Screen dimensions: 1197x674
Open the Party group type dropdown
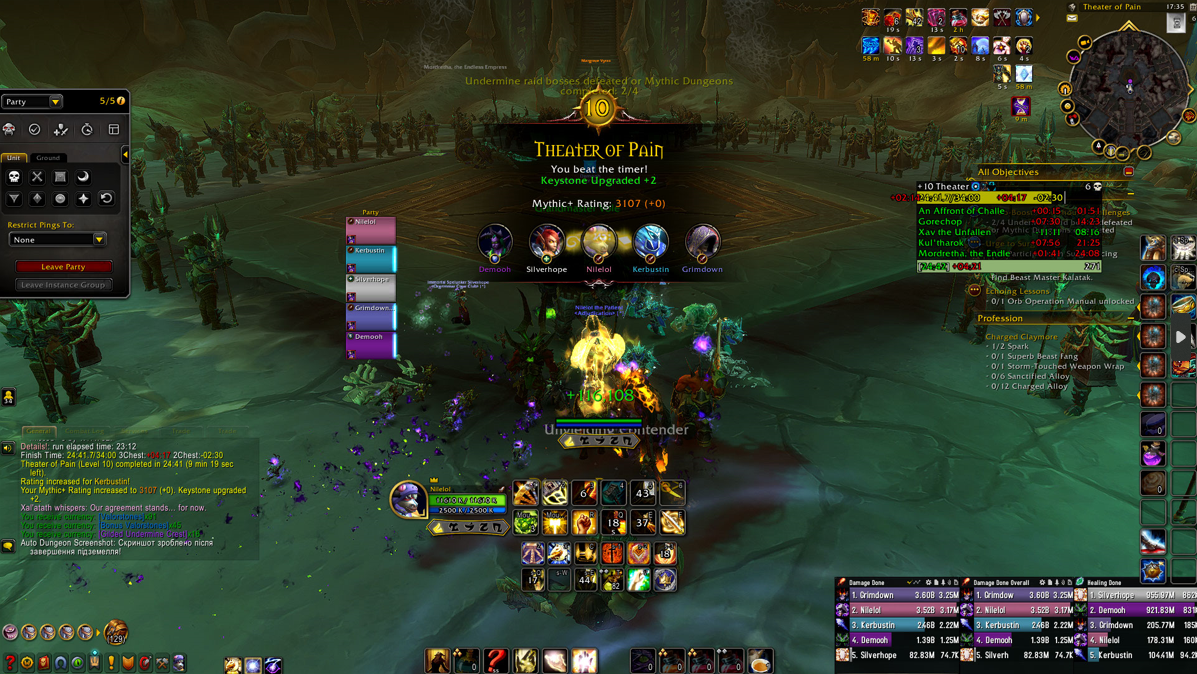(55, 101)
